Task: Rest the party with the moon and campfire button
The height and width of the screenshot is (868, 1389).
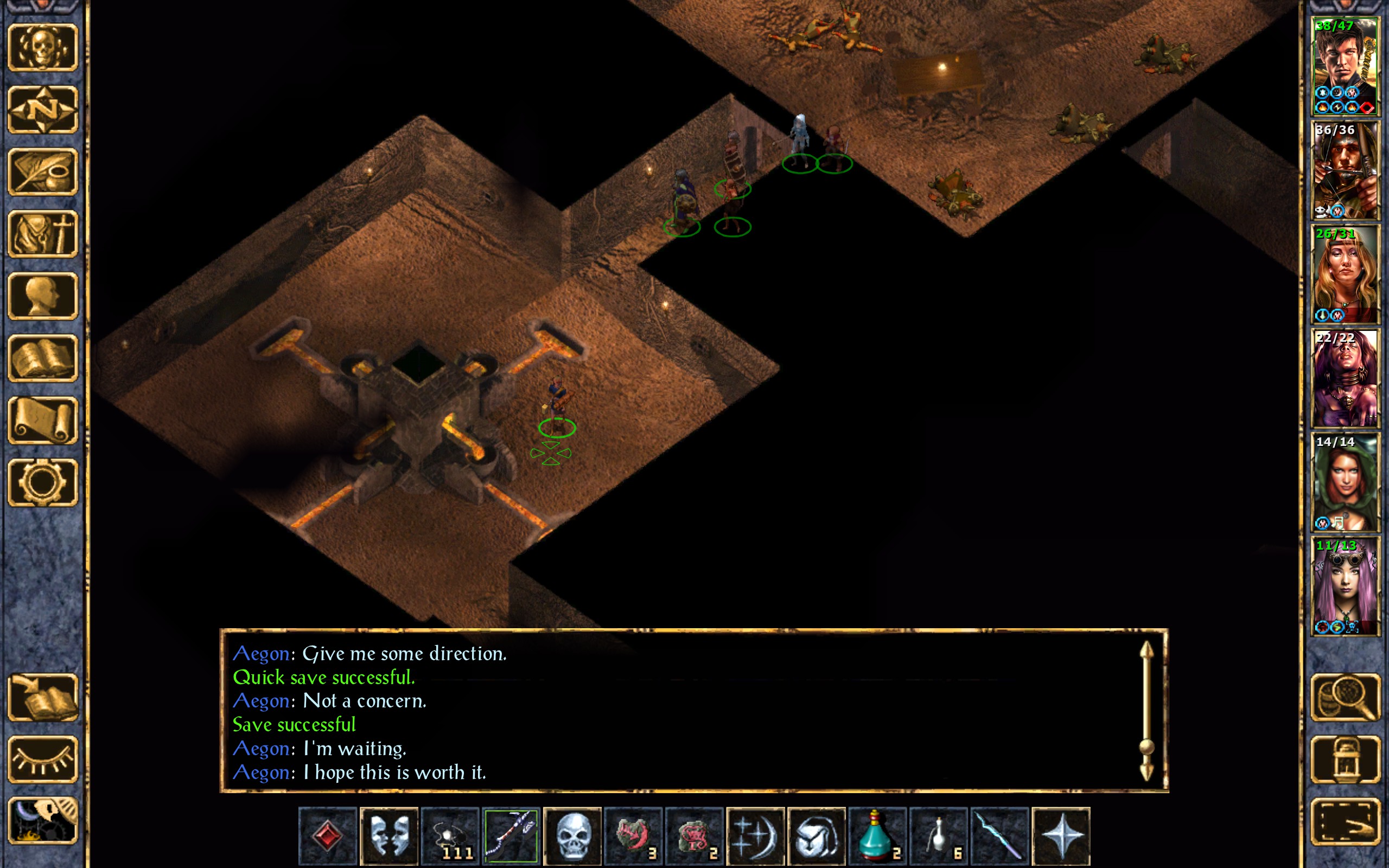Action: tap(42, 821)
